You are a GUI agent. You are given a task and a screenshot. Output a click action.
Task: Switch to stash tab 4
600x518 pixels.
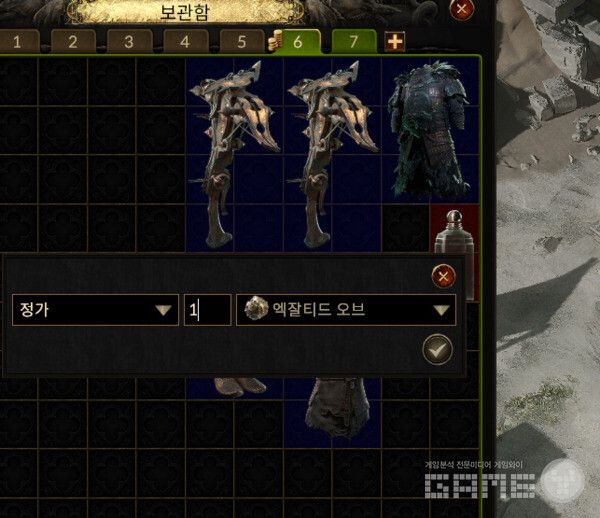pyautogui.click(x=185, y=42)
